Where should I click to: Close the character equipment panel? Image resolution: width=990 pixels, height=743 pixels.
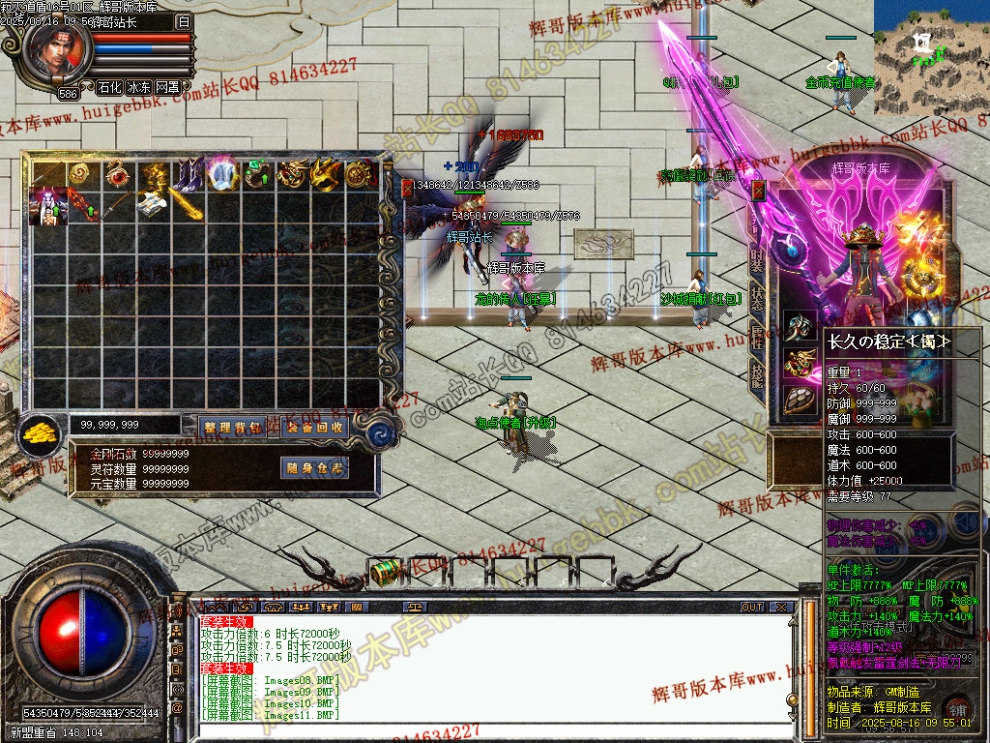pyautogui.click(x=759, y=190)
